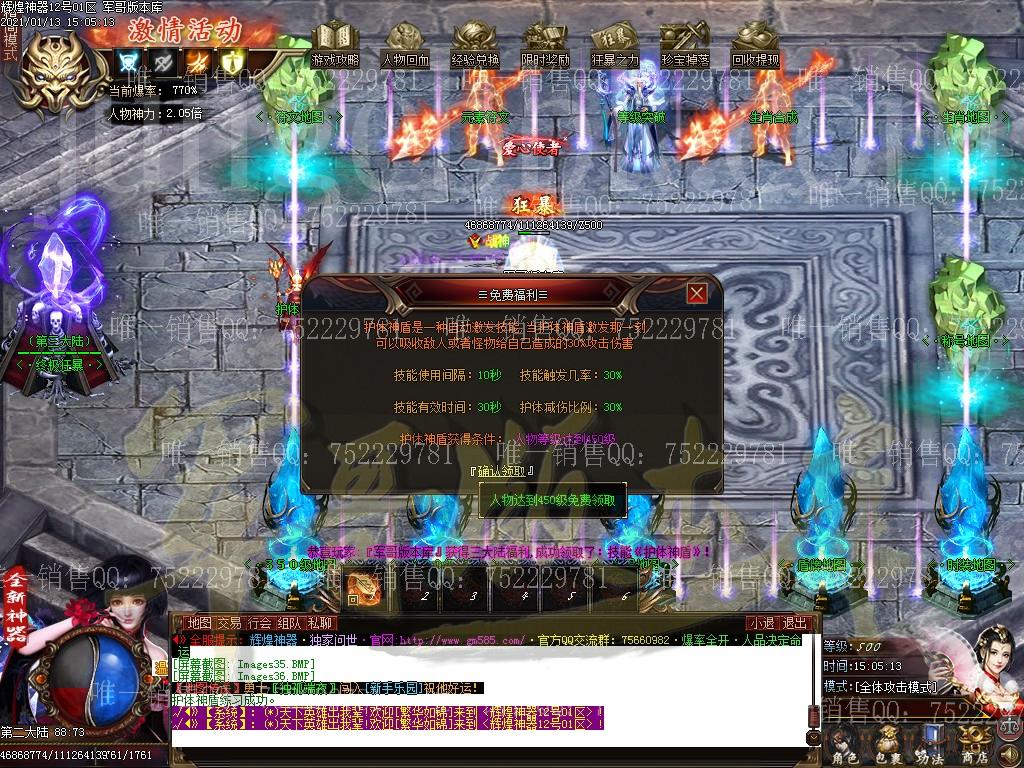Image resolution: width=1024 pixels, height=768 pixels.
Task: Open the 人物回血 menu
Action: coord(405,46)
